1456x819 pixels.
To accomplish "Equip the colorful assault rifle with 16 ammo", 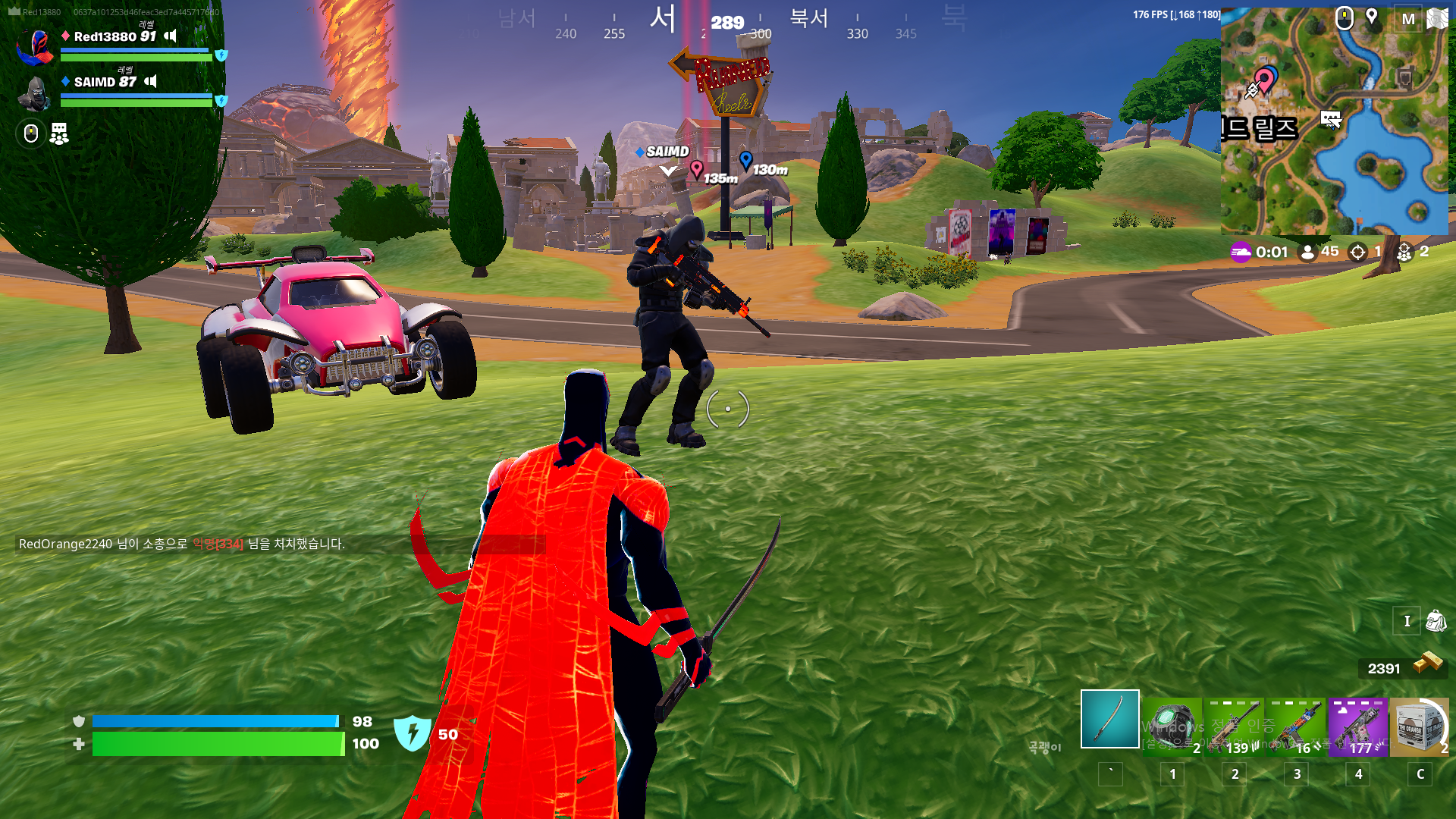I will coord(1296,726).
